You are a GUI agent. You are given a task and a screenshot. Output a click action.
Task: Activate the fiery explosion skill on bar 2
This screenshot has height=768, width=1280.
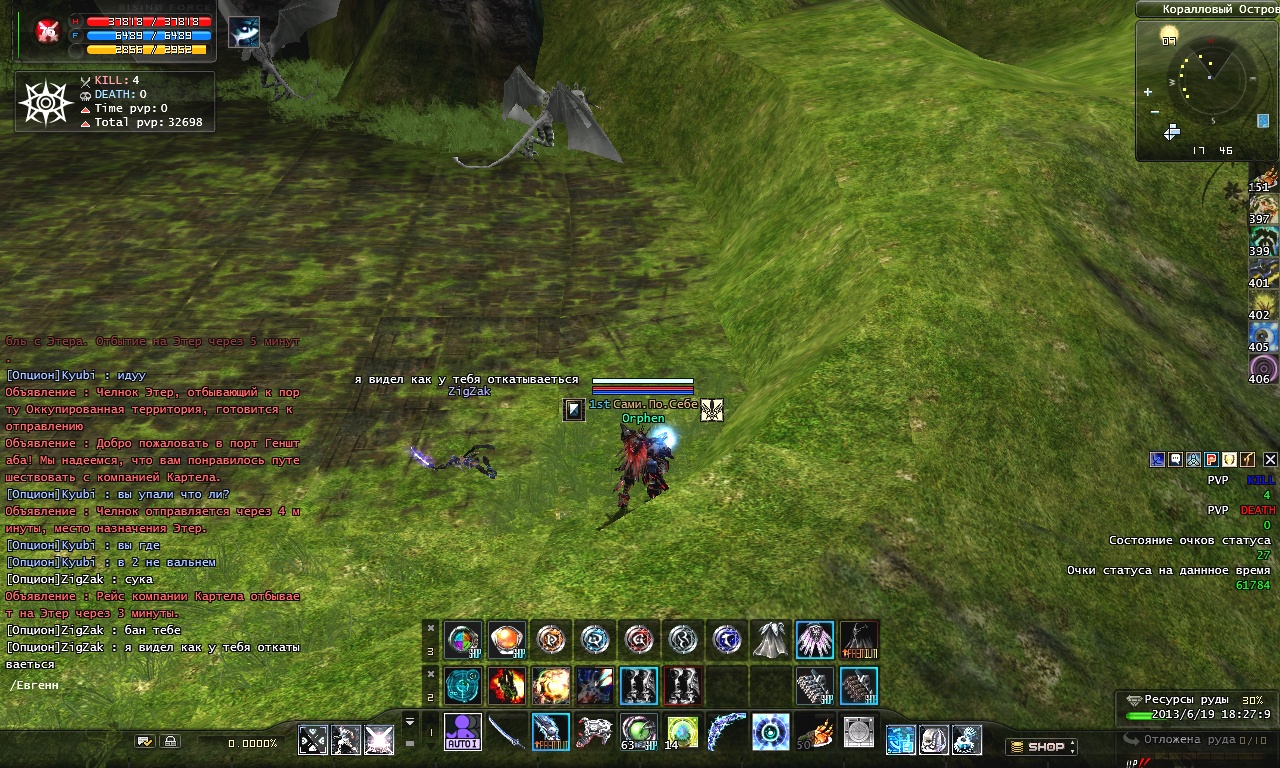[x=551, y=686]
